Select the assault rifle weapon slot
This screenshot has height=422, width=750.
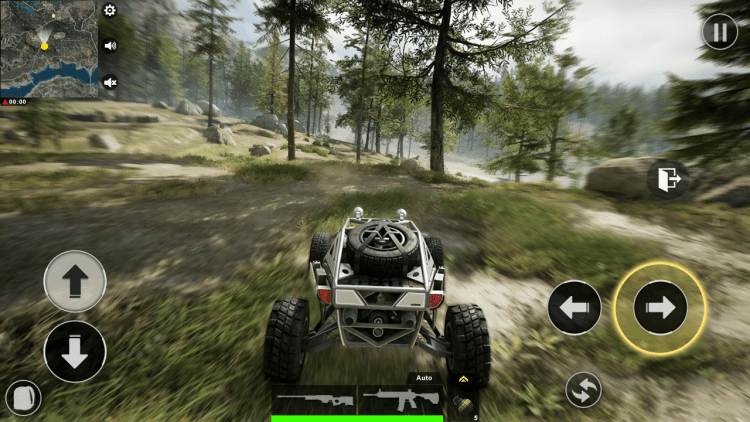(400, 400)
